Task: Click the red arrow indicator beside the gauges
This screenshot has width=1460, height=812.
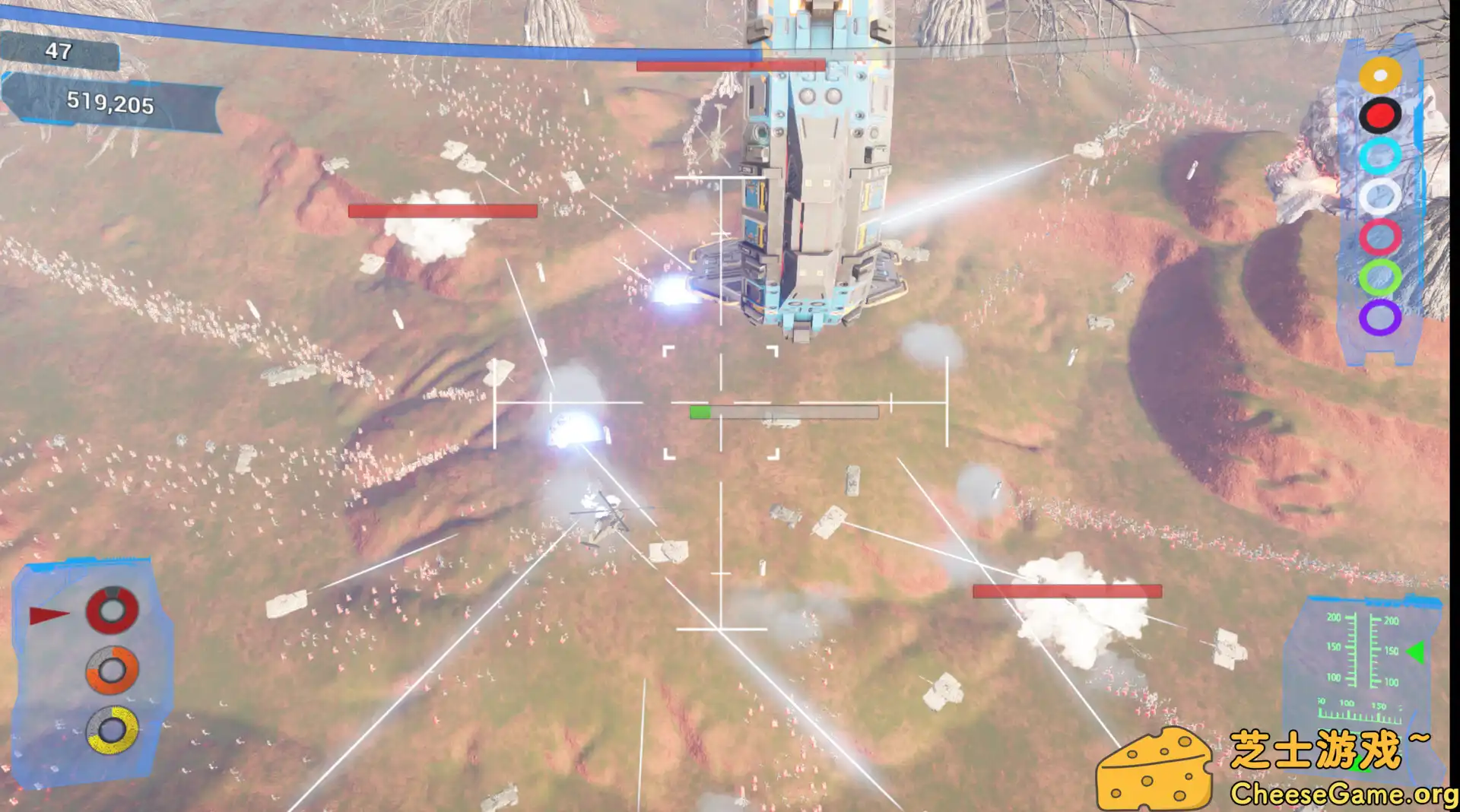Action: point(48,612)
